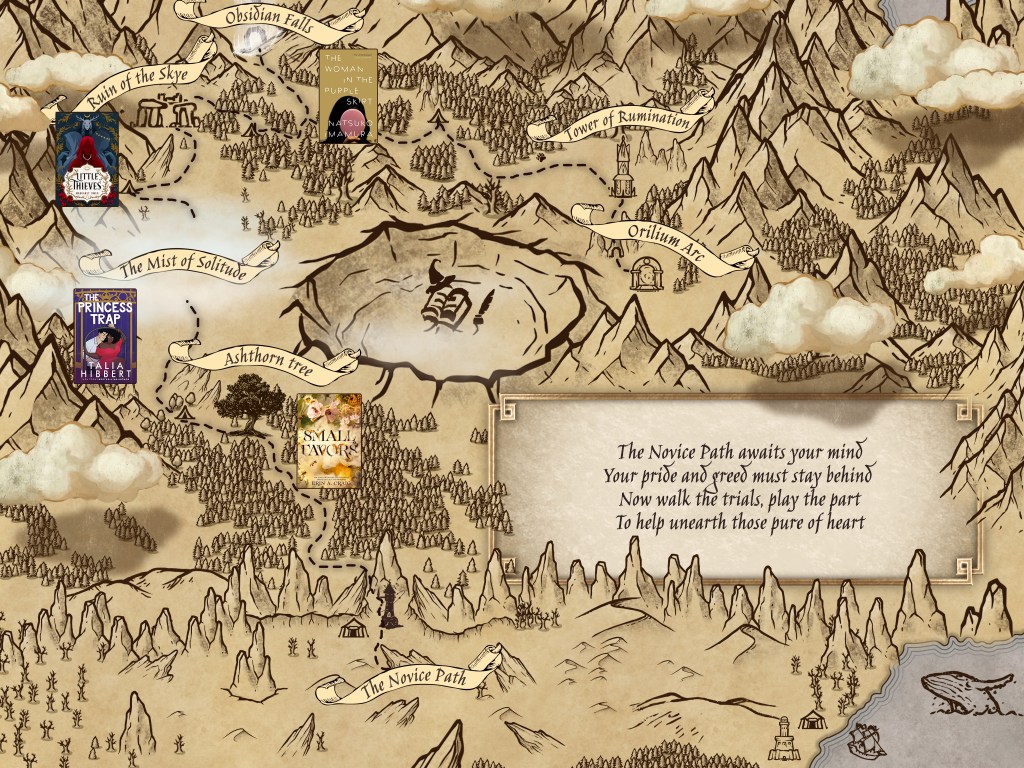Select the Little Thieves book cover
The height and width of the screenshot is (768, 1024).
click(87, 159)
